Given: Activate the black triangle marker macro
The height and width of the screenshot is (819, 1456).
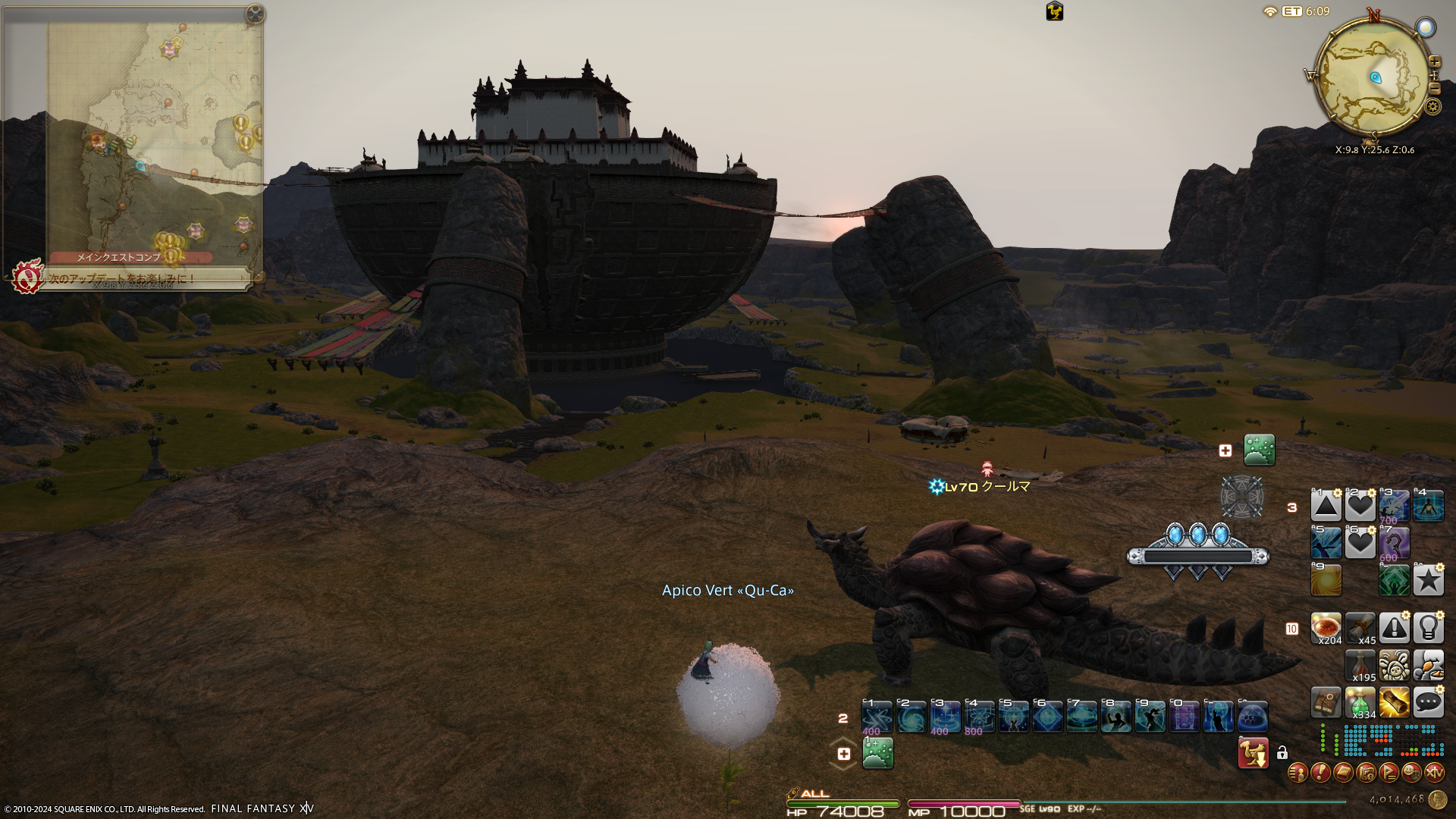Looking at the screenshot, I should [x=1326, y=506].
